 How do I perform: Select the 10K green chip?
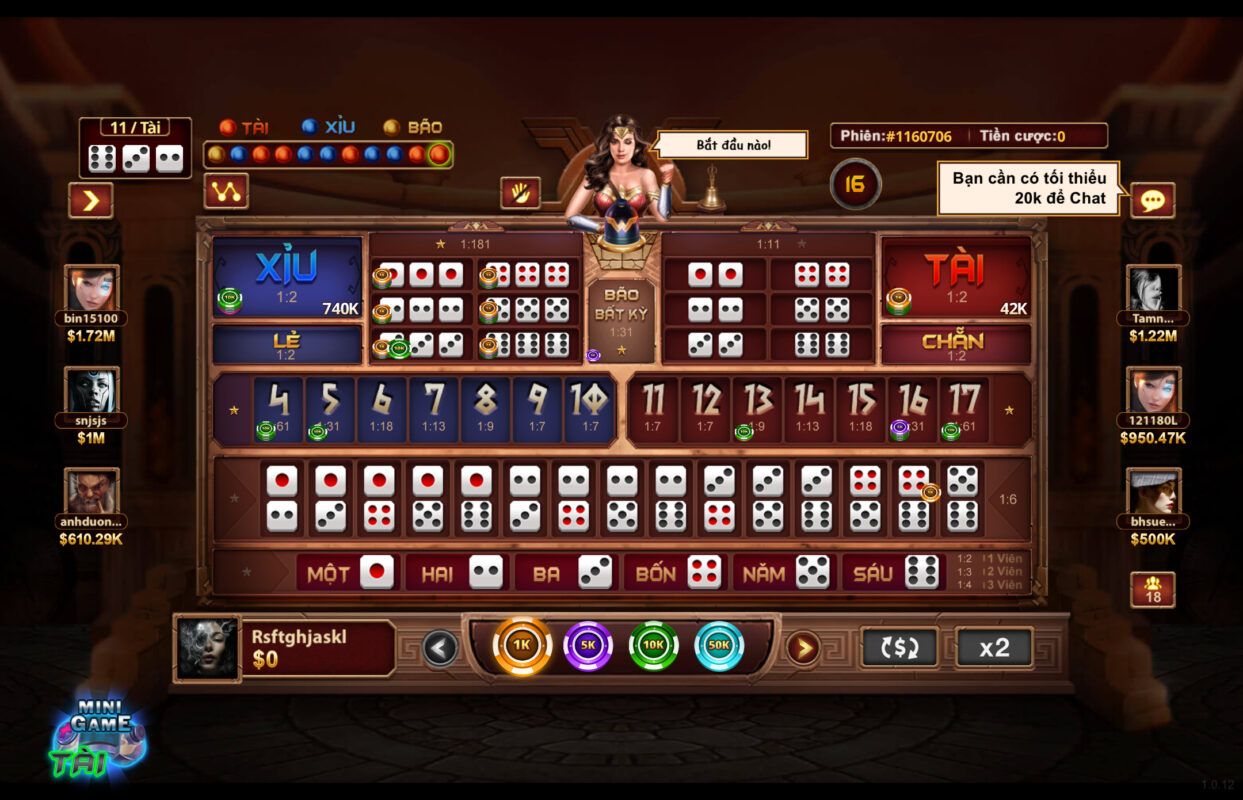click(x=653, y=646)
